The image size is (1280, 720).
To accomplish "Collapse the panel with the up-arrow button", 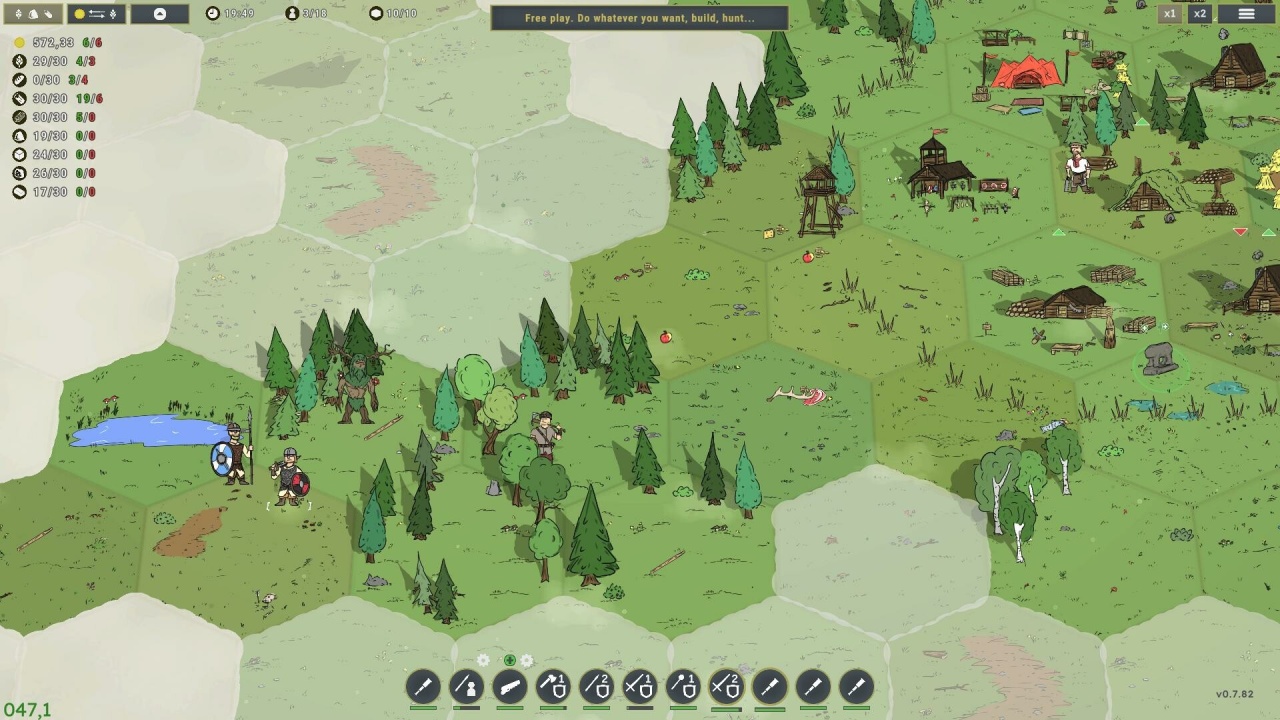I will point(160,14).
